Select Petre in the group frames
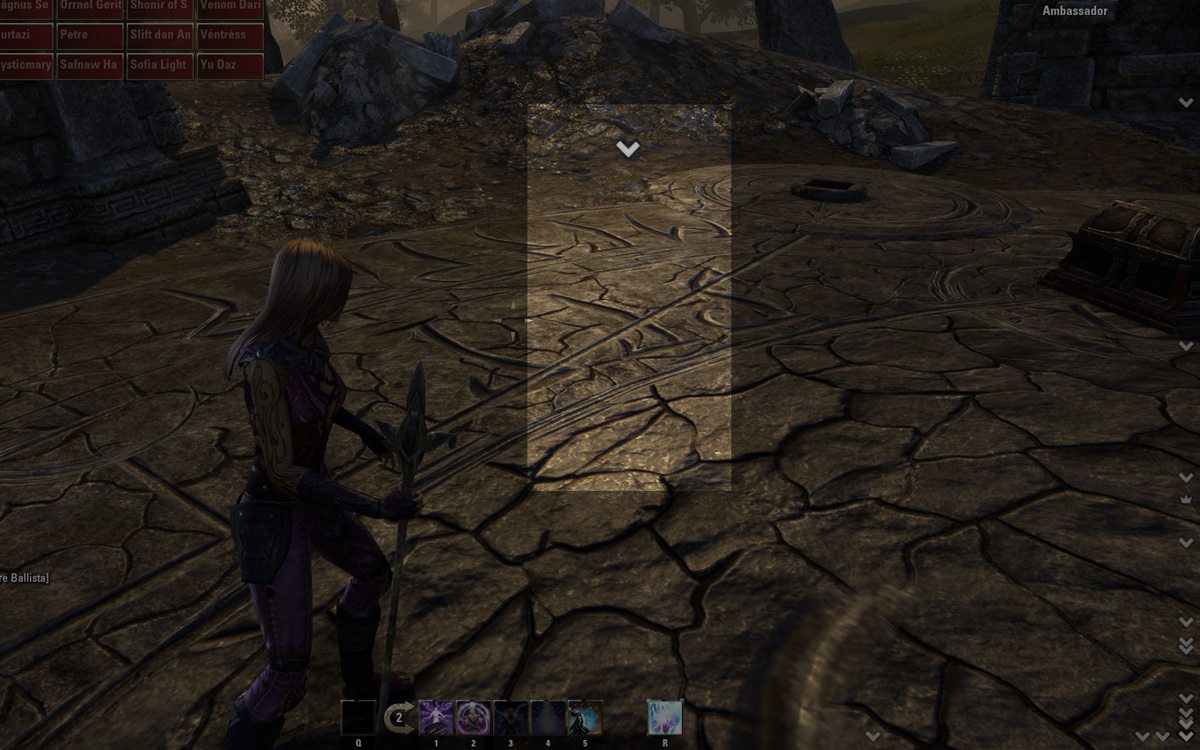Viewport: 1200px width, 750px height. click(90, 35)
